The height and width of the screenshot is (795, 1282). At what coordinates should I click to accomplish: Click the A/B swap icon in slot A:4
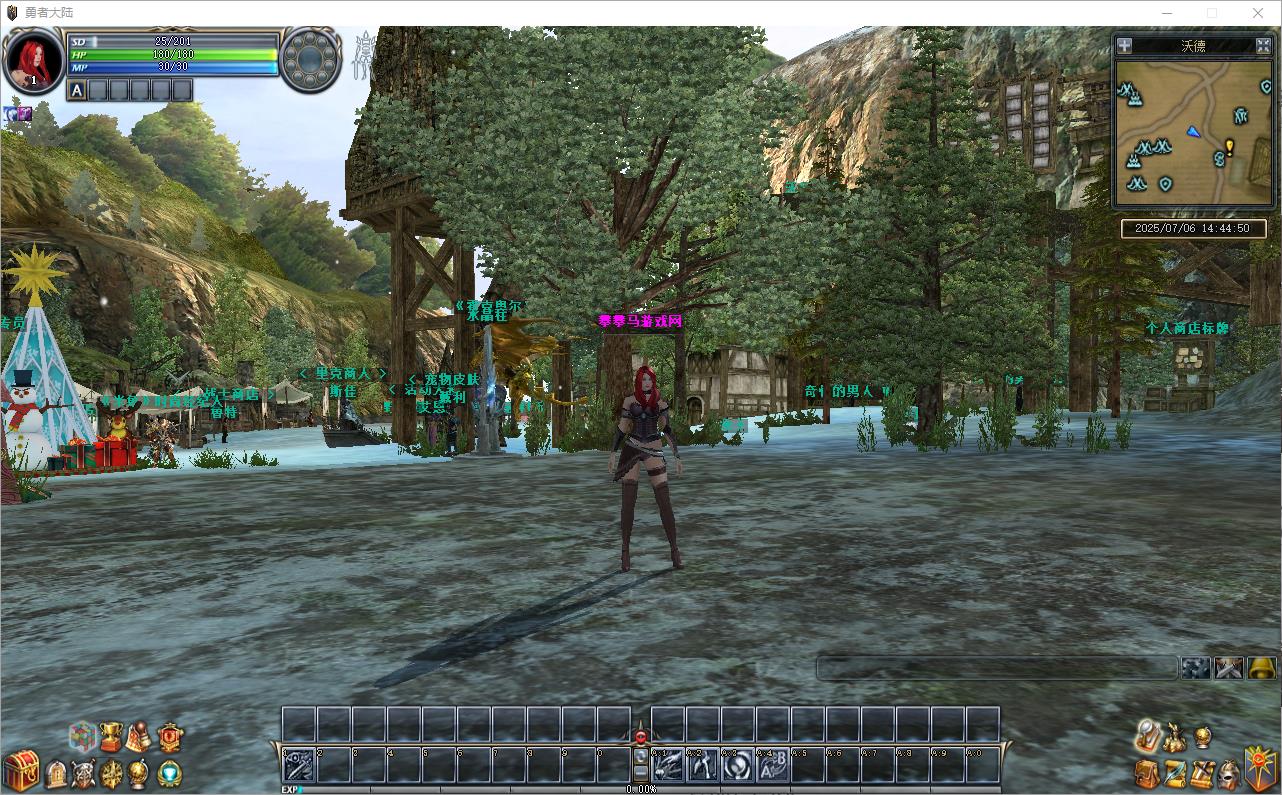coord(773,765)
